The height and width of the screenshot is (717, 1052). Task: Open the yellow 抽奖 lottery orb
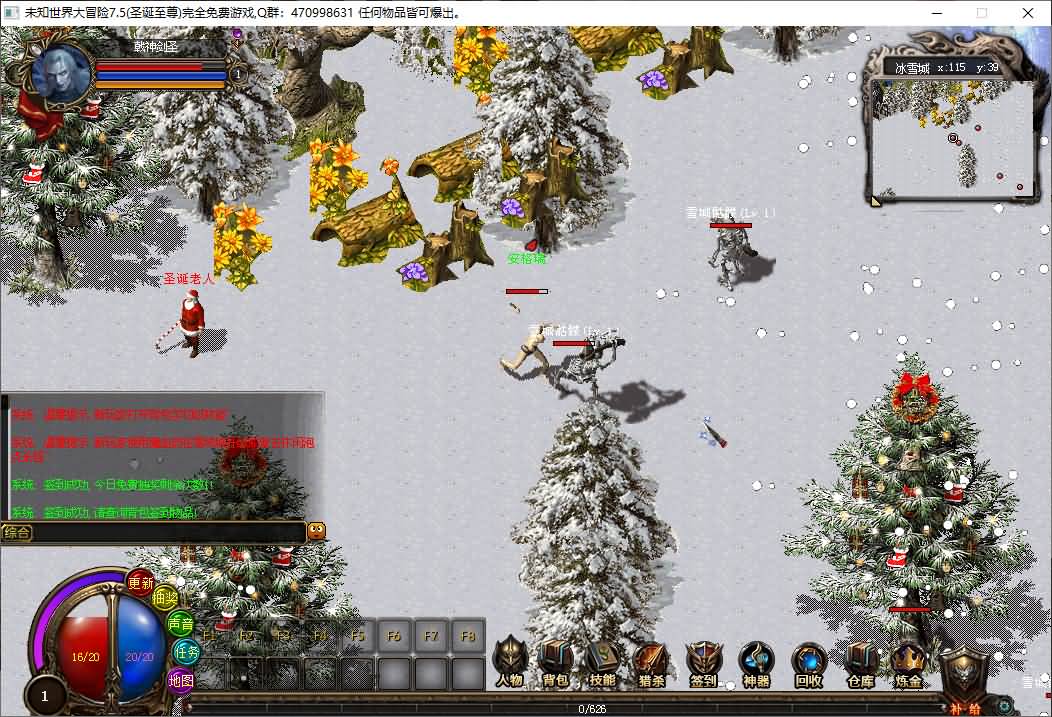point(166,599)
